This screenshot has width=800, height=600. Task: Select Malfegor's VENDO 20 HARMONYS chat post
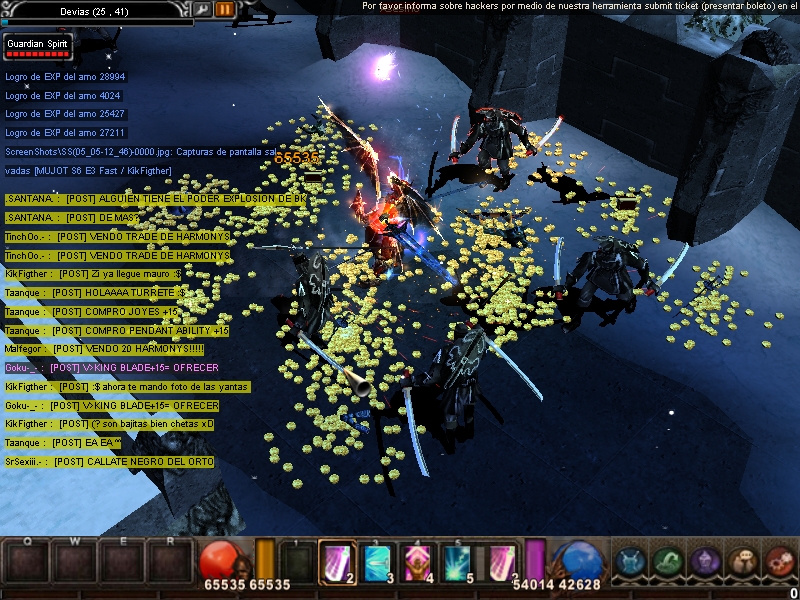pos(104,349)
